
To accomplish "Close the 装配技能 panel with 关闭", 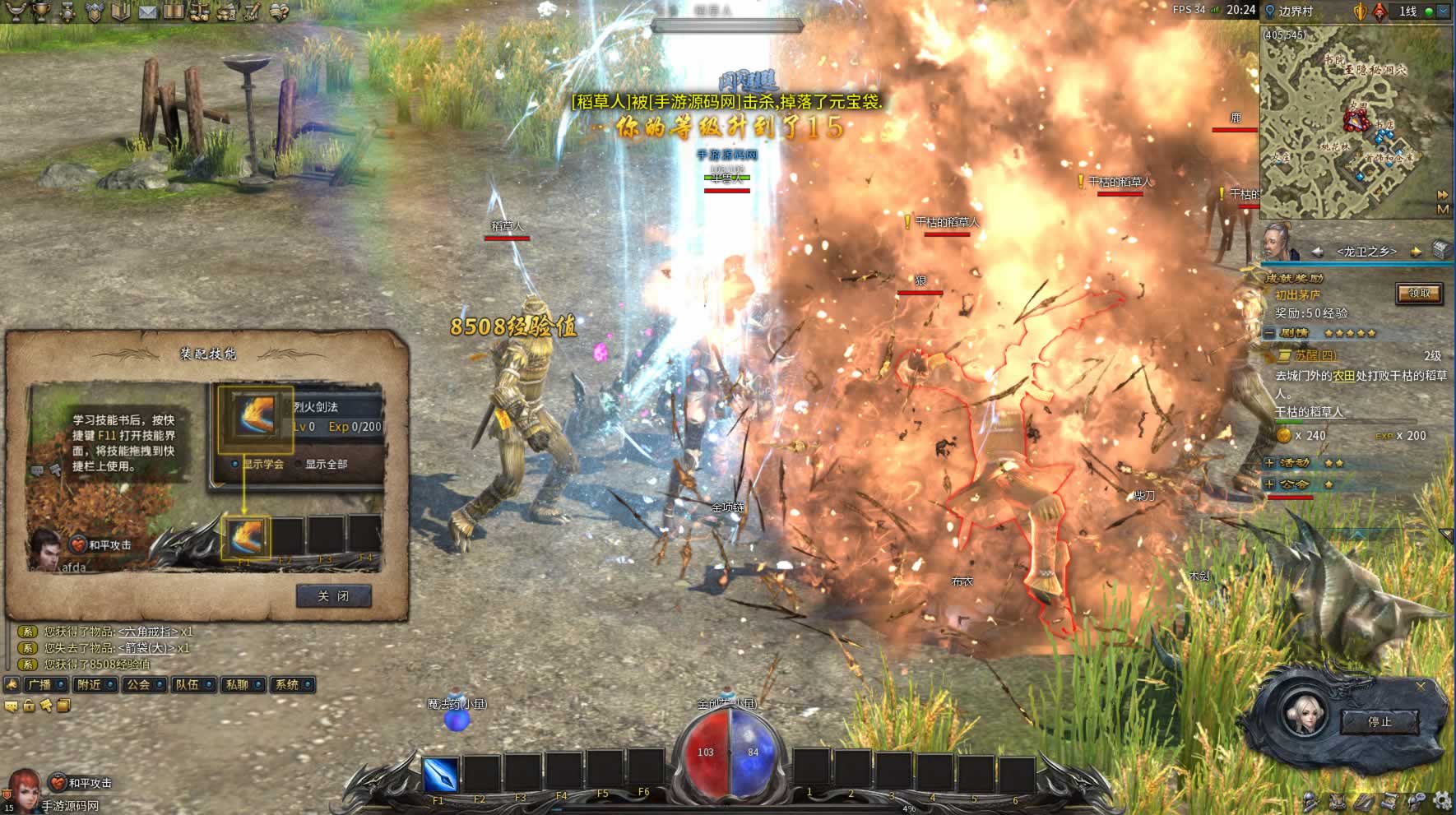I will coord(333,596).
